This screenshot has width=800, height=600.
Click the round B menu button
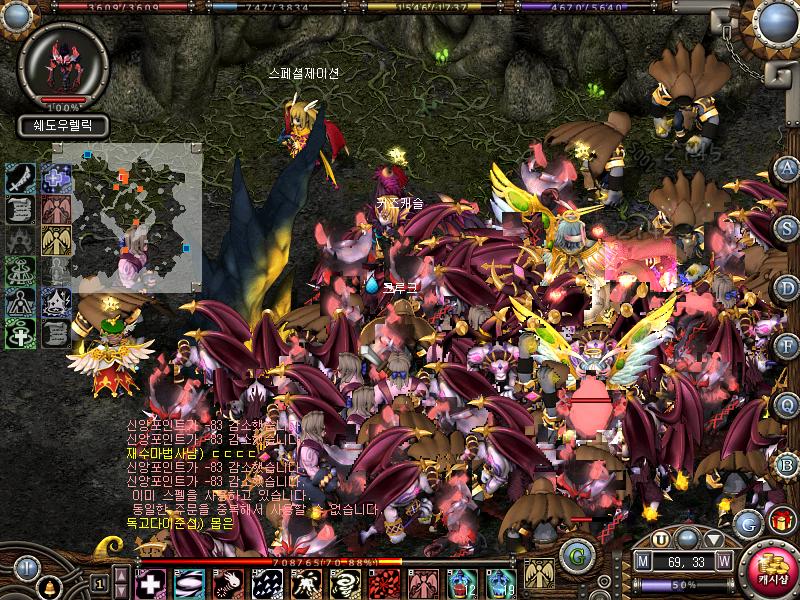787,464
